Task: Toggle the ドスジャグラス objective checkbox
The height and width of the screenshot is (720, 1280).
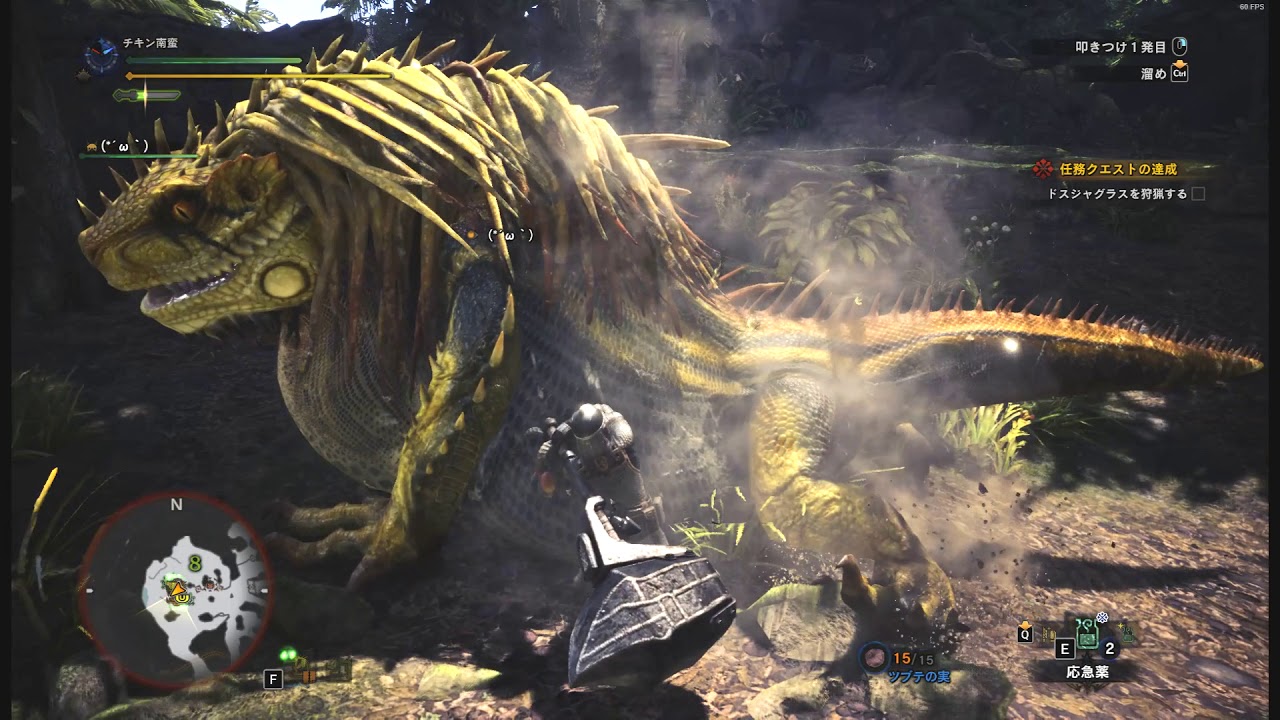Action: (1198, 194)
